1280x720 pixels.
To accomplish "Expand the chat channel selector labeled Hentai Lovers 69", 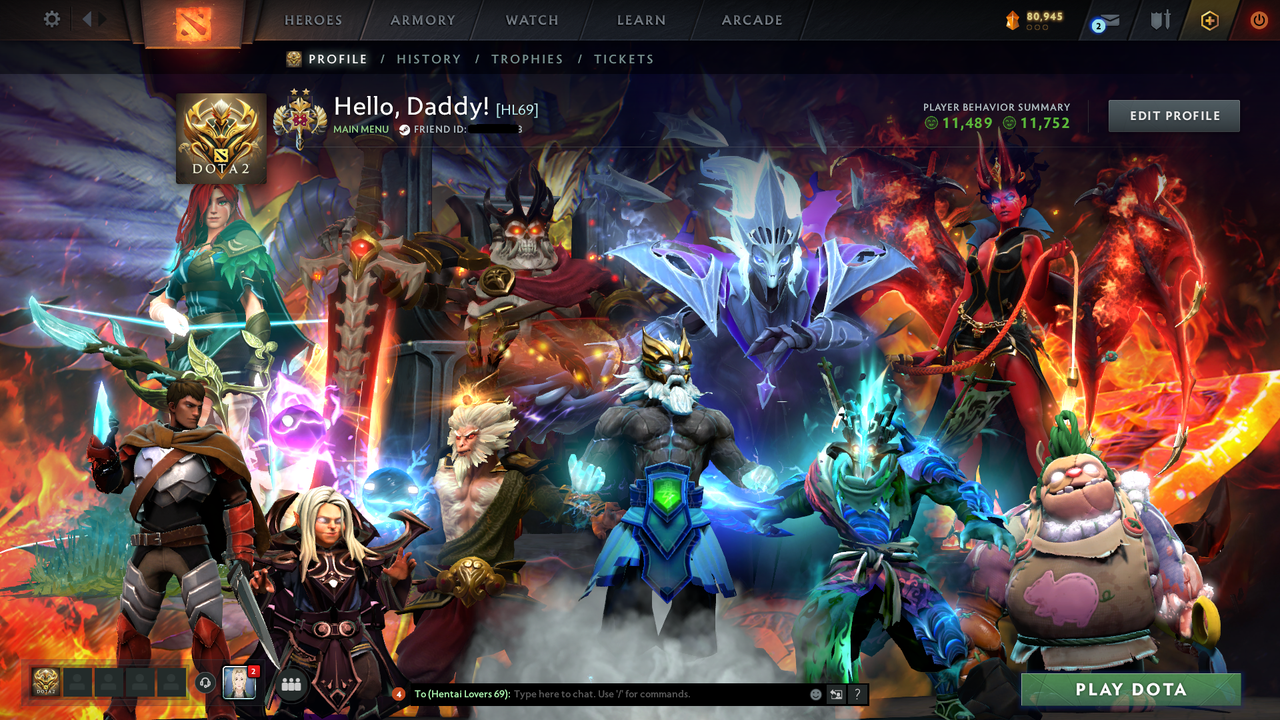I will (460, 693).
